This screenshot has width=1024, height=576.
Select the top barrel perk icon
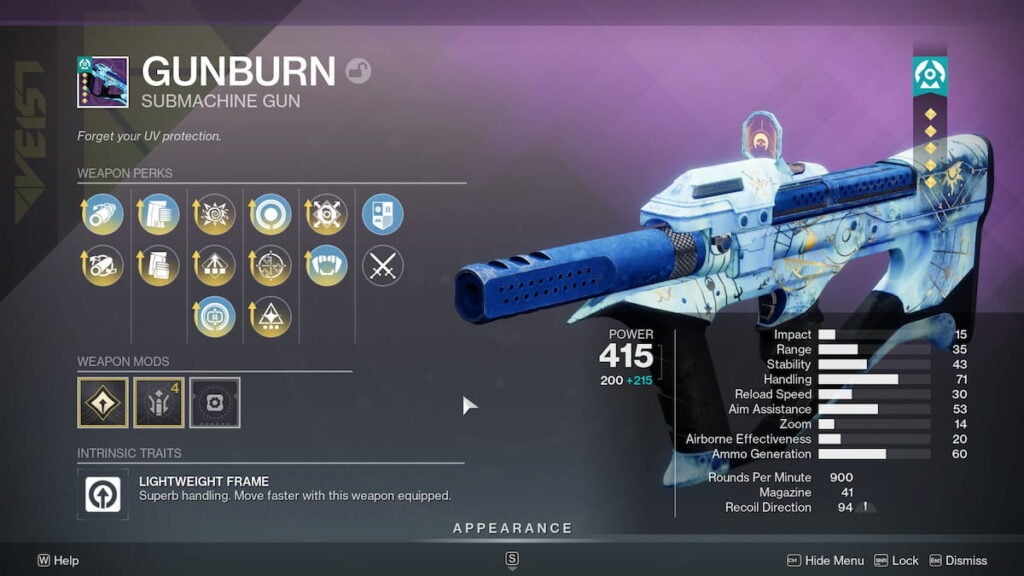point(102,215)
